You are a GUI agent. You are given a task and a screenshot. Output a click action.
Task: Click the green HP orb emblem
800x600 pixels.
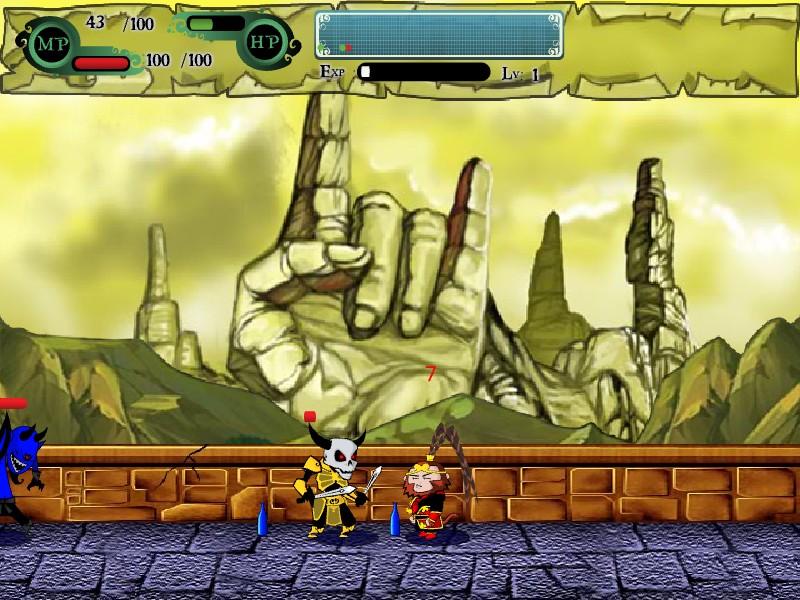coord(263,43)
